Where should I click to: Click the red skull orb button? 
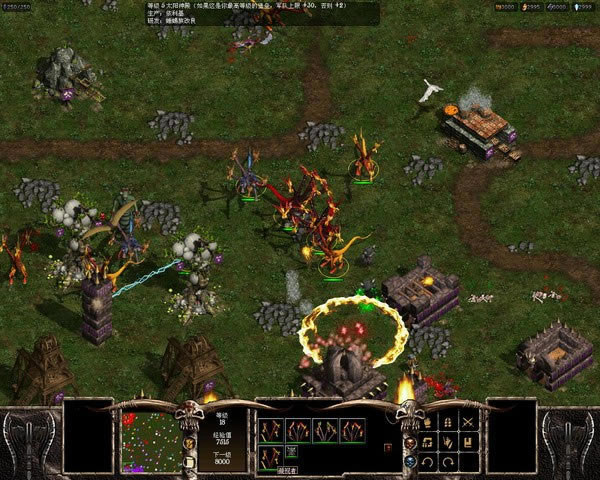tap(410, 442)
